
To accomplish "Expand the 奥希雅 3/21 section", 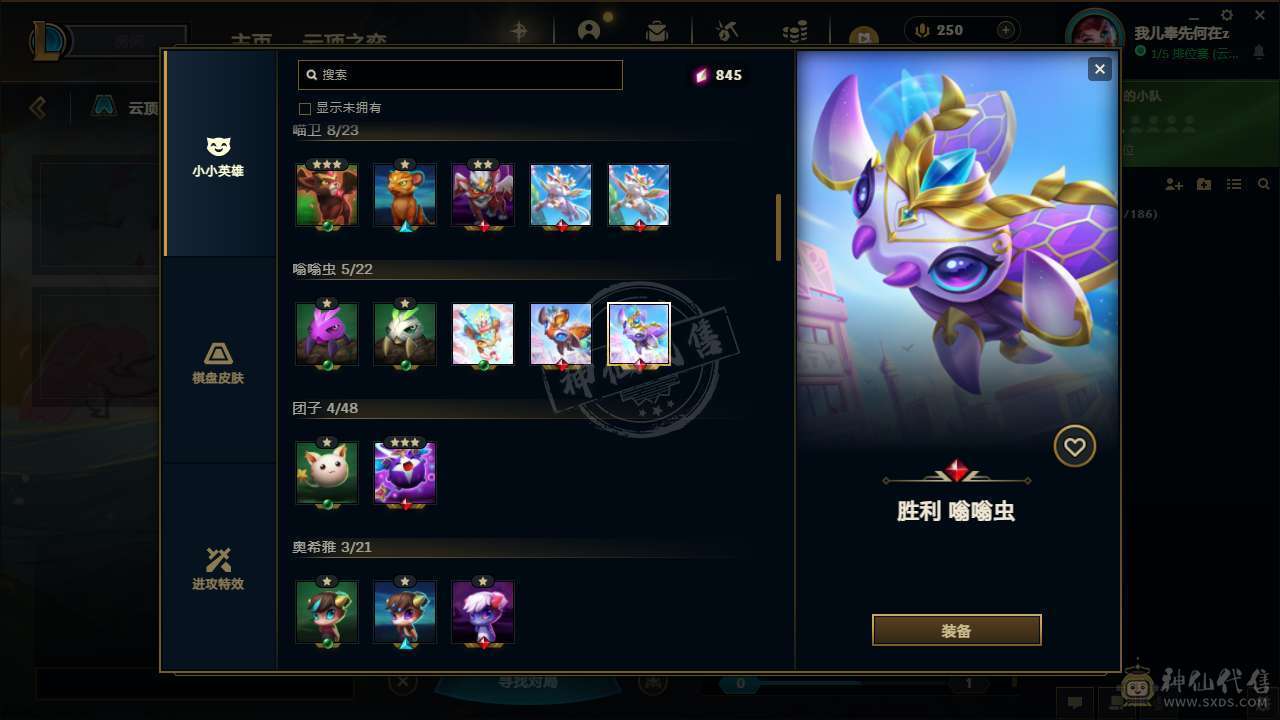I will click(330, 547).
